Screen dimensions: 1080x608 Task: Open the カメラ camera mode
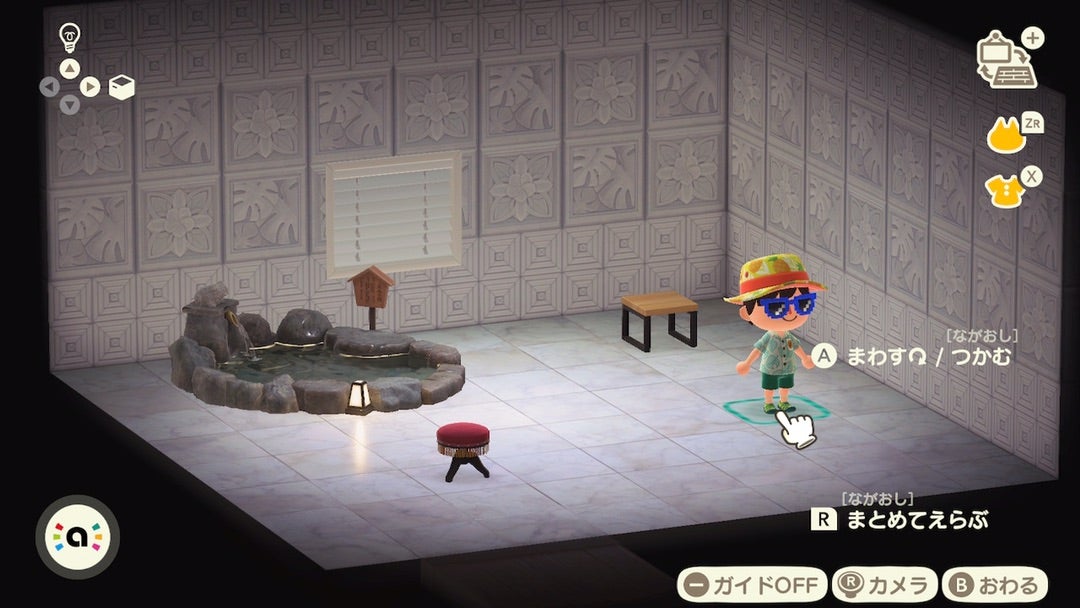point(886,584)
